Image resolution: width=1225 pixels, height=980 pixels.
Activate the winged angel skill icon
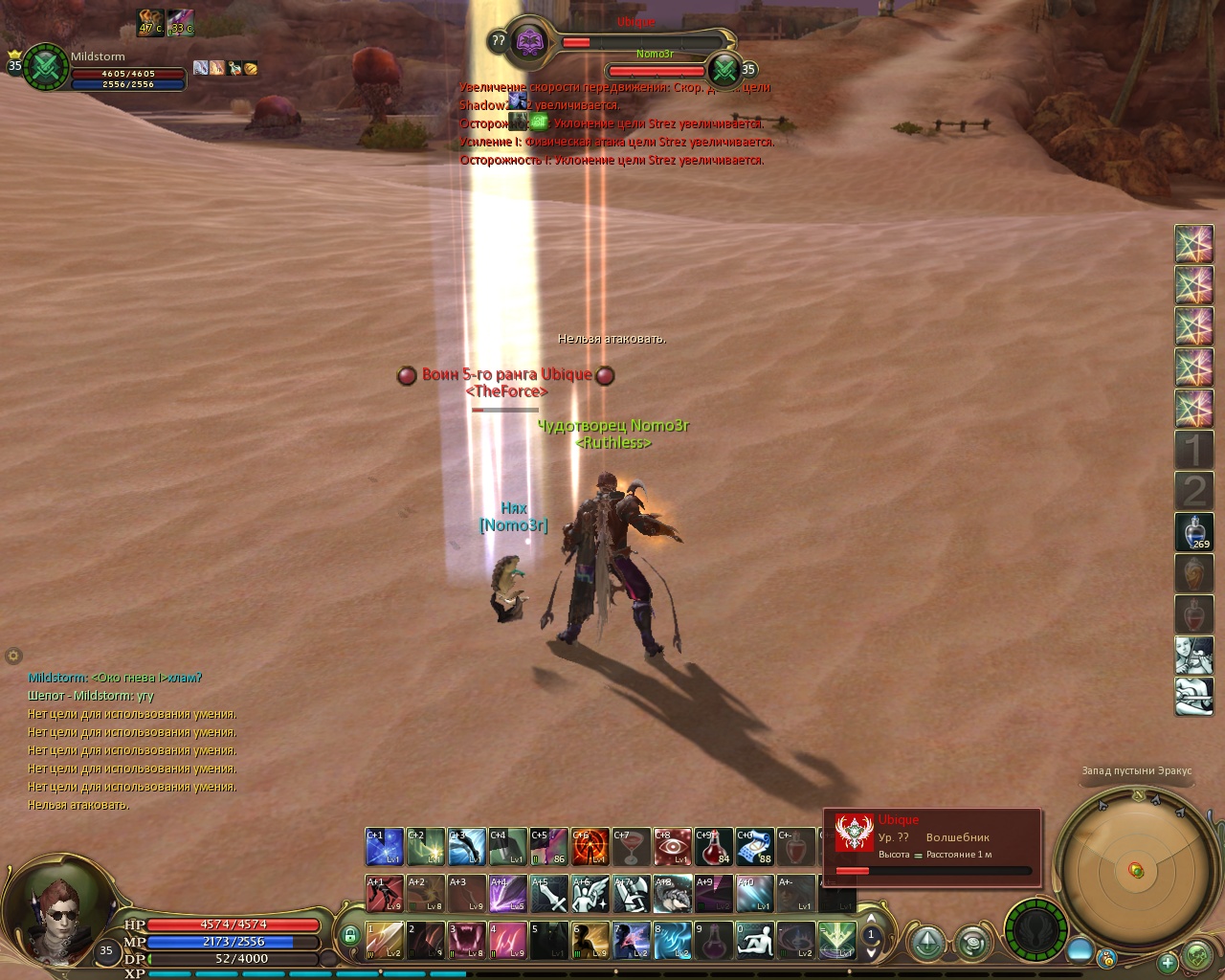pyautogui.click(x=590, y=894)
